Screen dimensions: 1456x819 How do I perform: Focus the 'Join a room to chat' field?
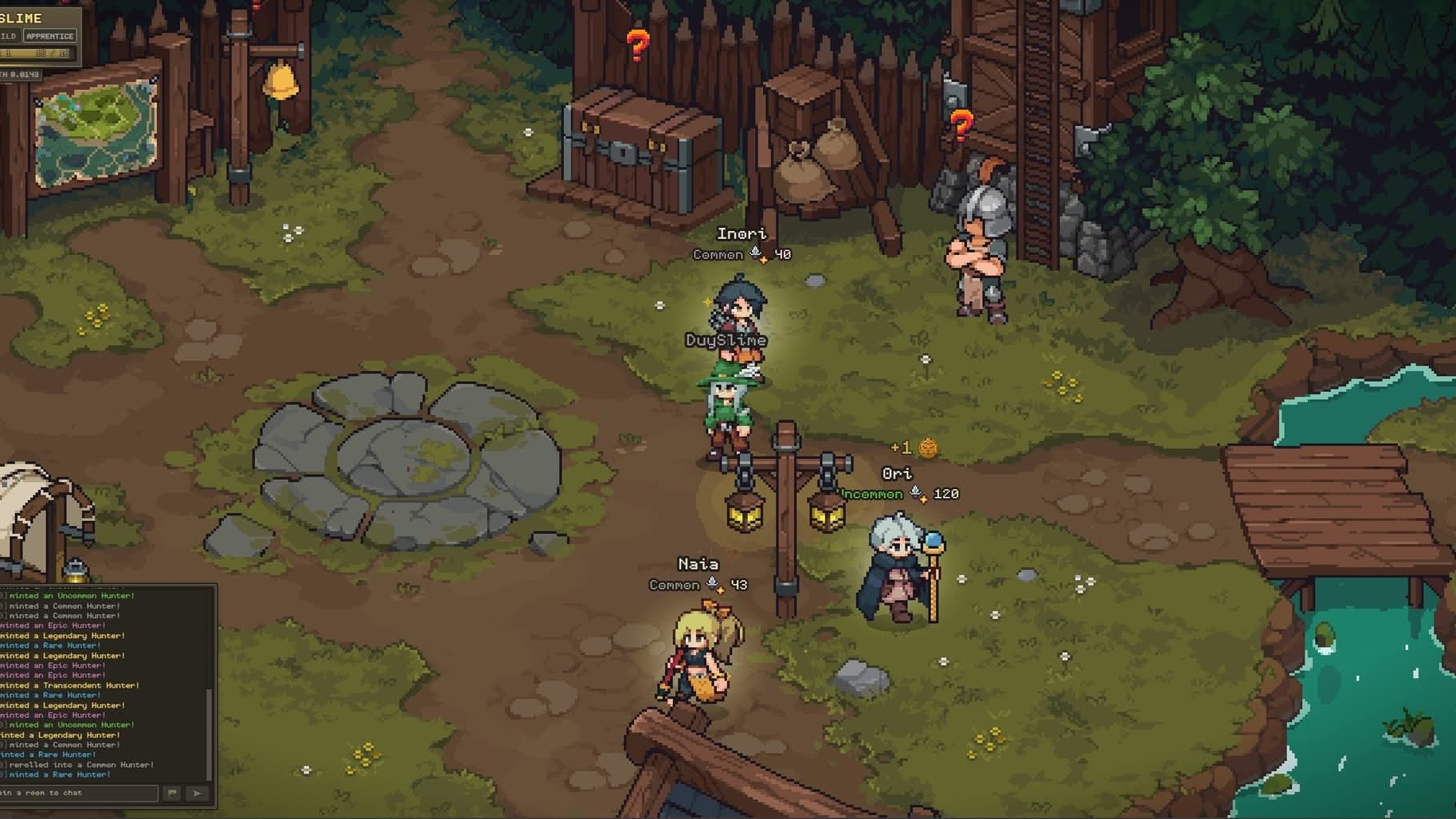pyautogui.click(x=78, y=793)
